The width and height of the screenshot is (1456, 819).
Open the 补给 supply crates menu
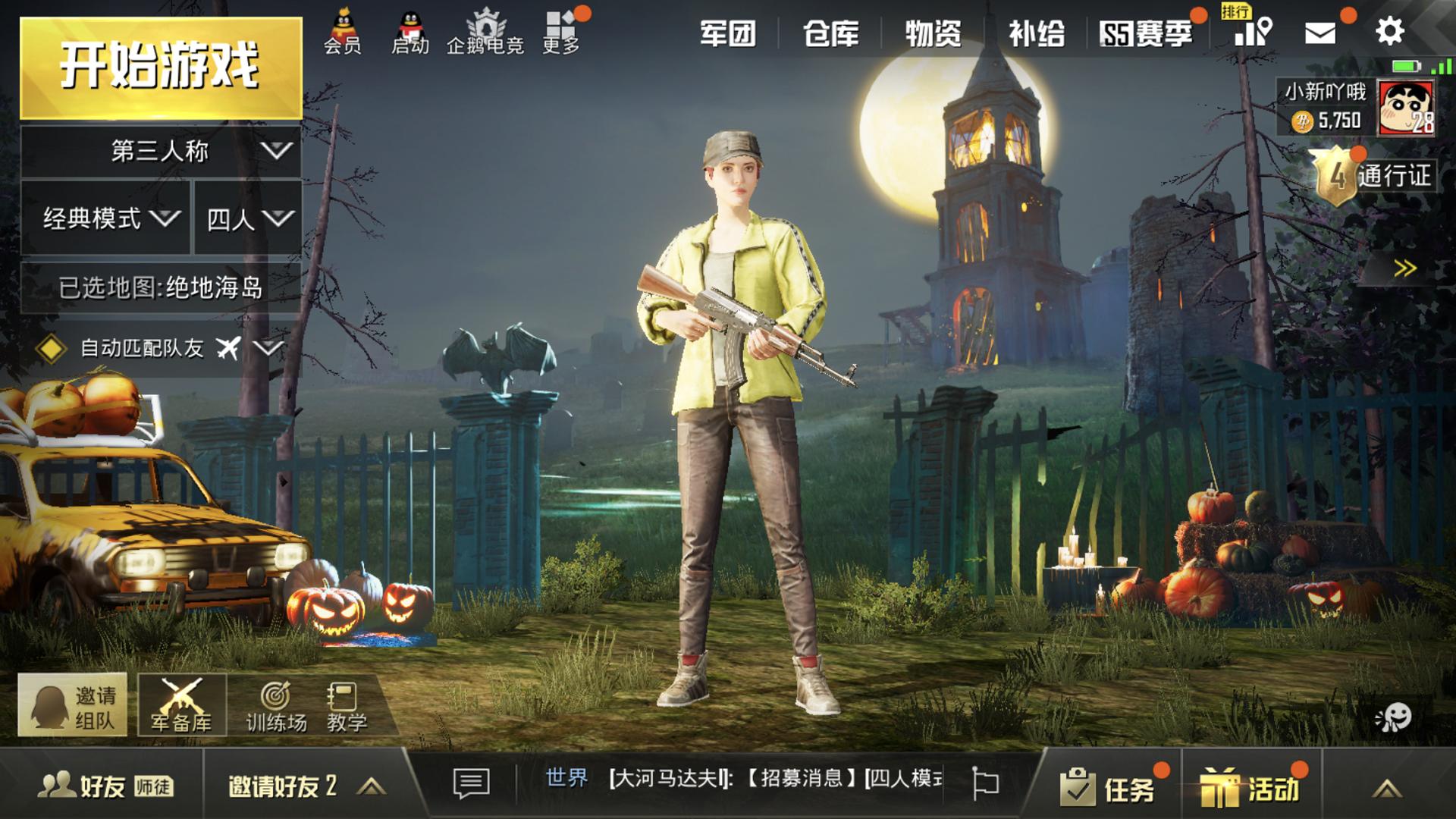[x=1036, y=33]
